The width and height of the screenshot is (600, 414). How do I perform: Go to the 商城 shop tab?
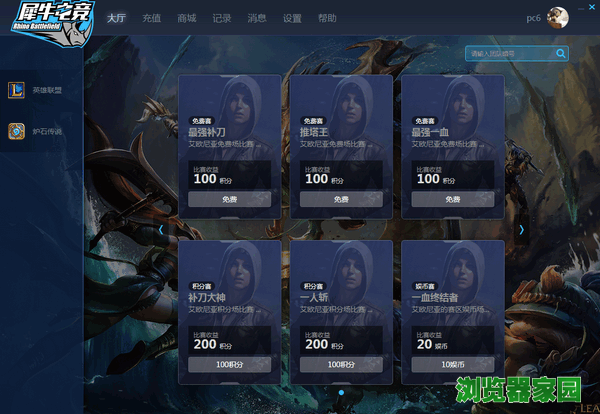[x=186, y=18]
